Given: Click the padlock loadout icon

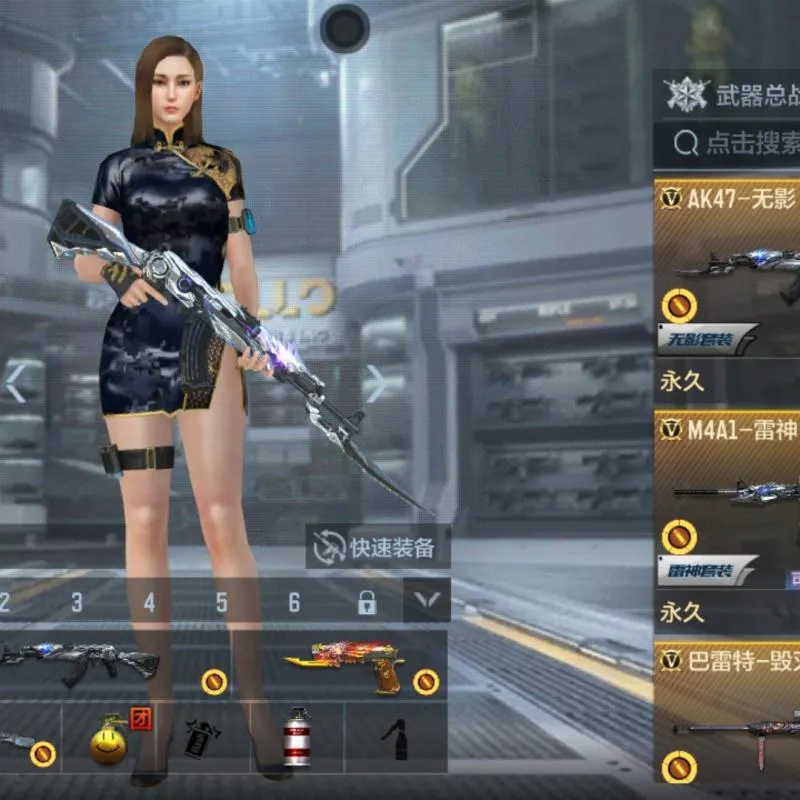Looking at the screenshot, I should [x=367, y=602].
